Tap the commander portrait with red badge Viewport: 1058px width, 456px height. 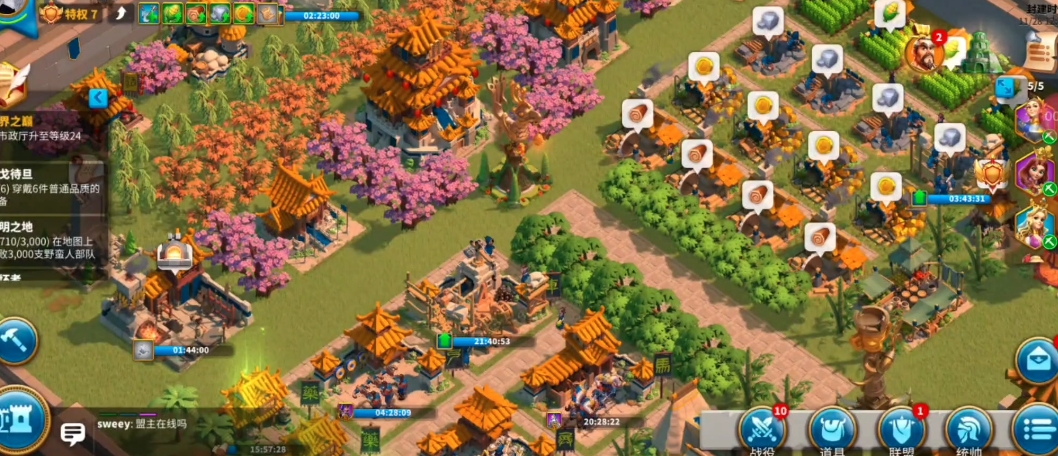pyautogui.click(x=924, y=52)
